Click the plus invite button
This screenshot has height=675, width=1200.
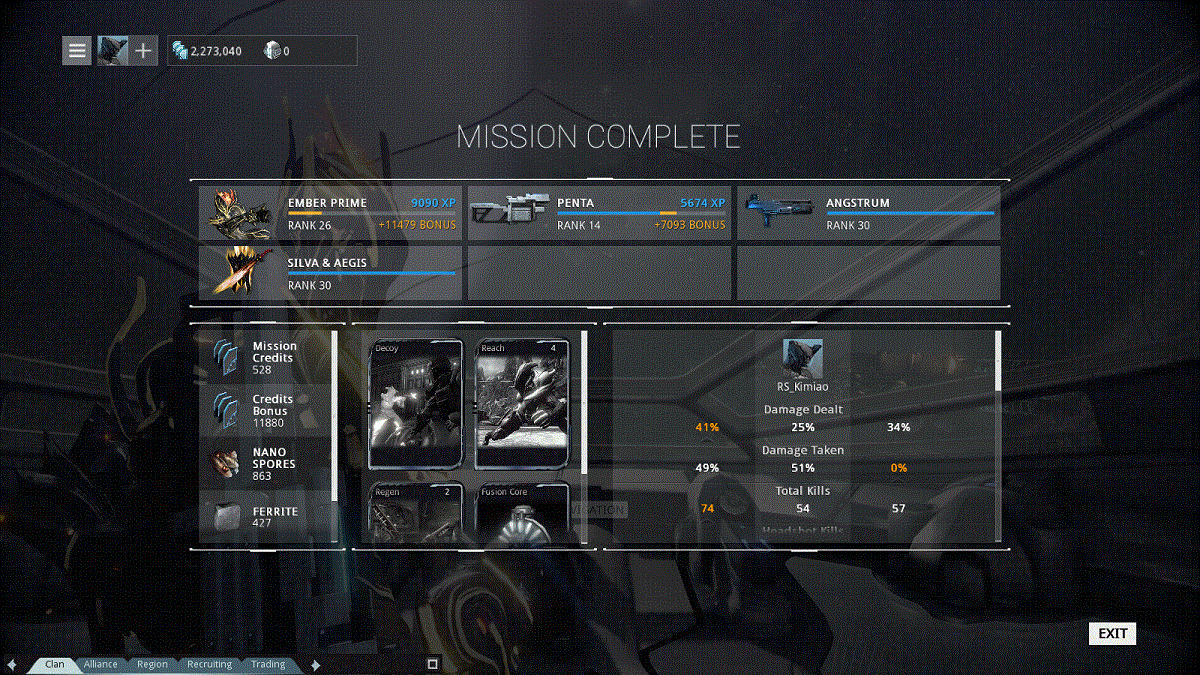(143, 50)
